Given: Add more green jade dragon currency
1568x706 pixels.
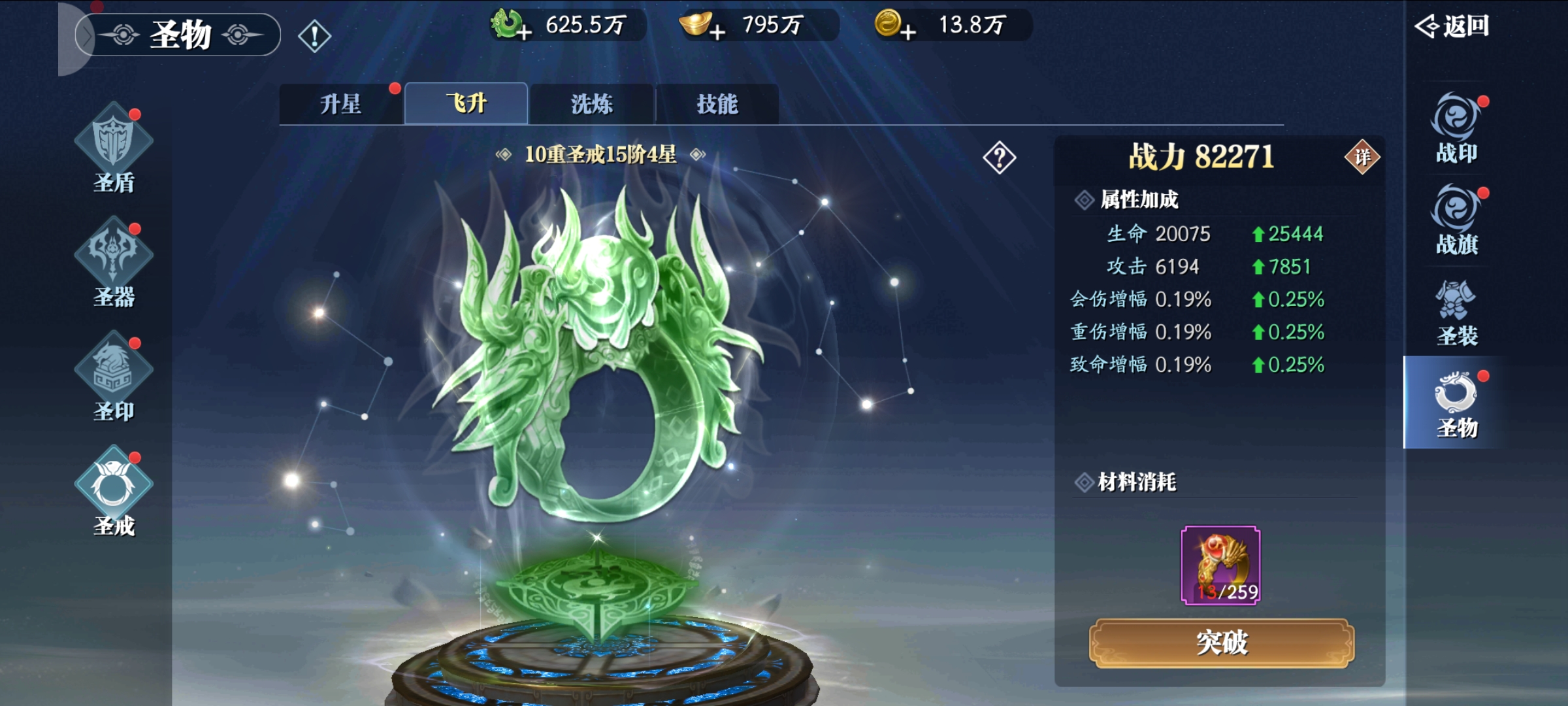Looking at the screenshot, I should 523,31.
